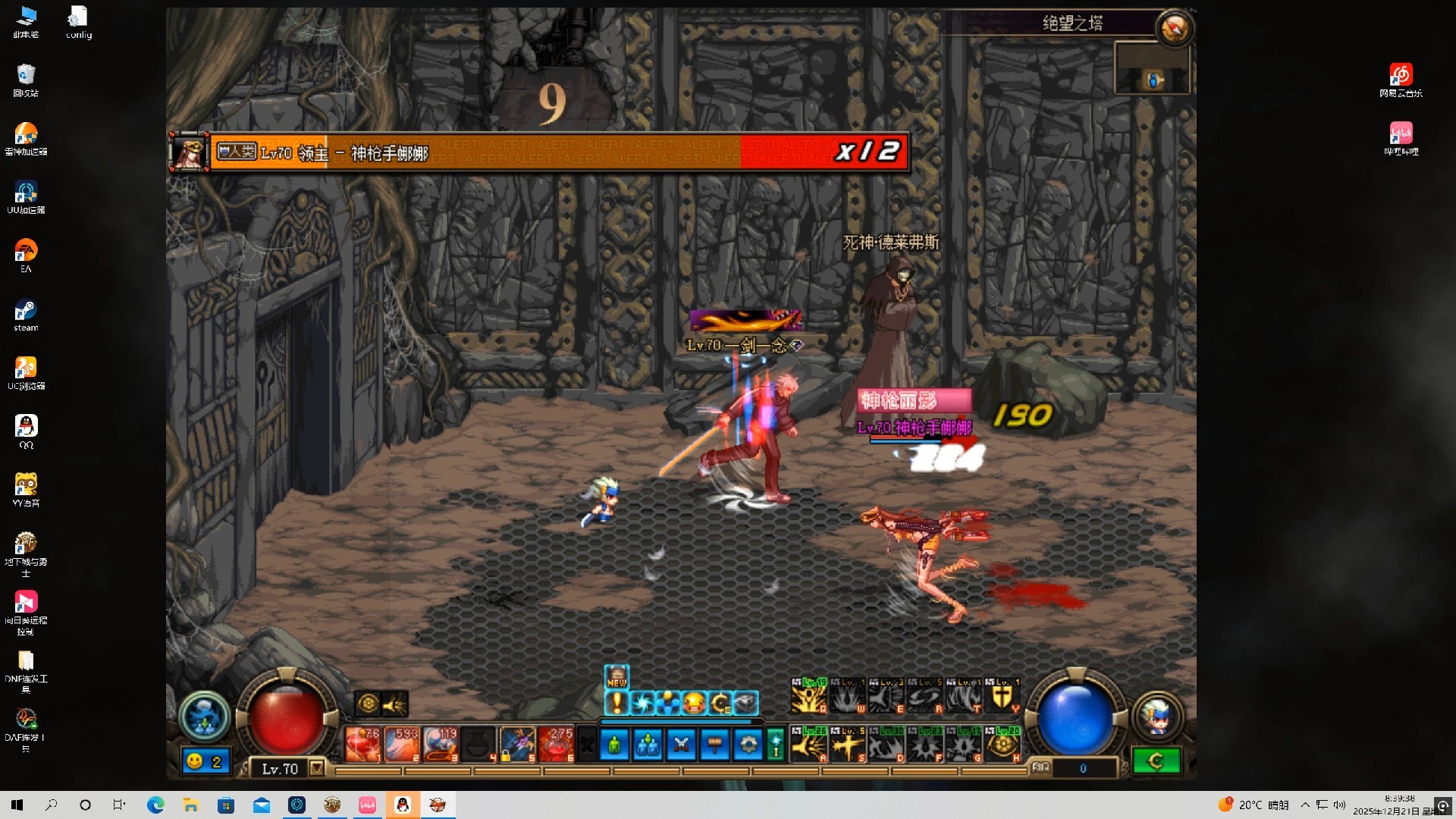This screenshot has width=1456, height=819.
Task: Open the gear-shaped settings menu button
Action: tap(748, 745)
